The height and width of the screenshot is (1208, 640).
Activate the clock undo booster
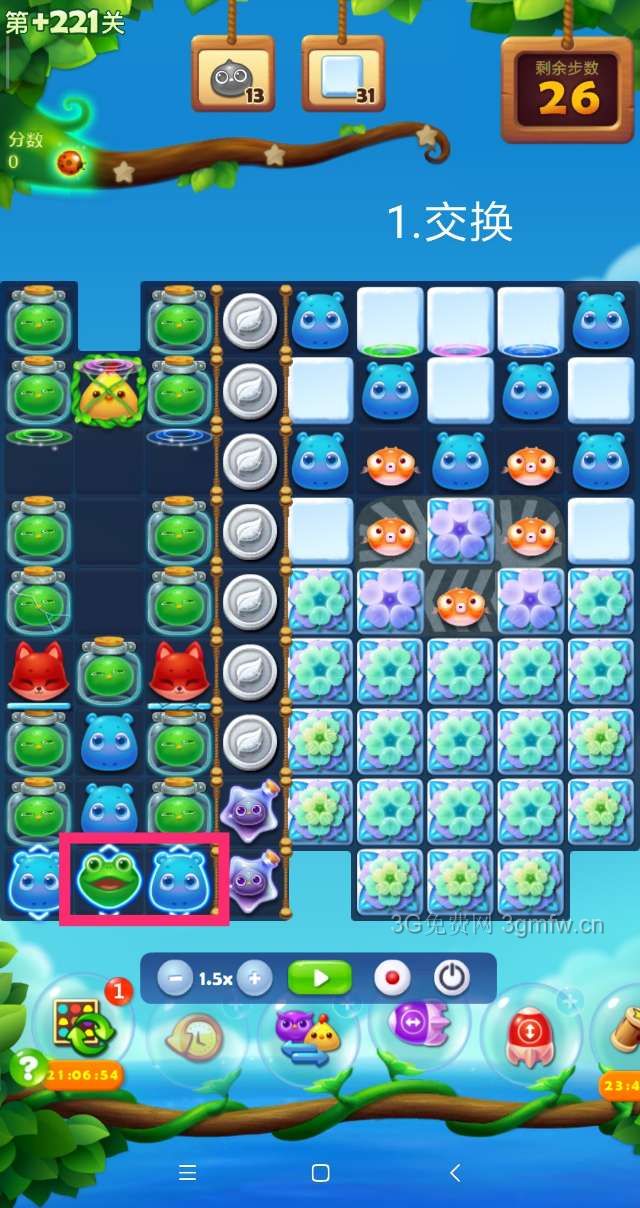pyautogui.click(x=197, y=1035)
